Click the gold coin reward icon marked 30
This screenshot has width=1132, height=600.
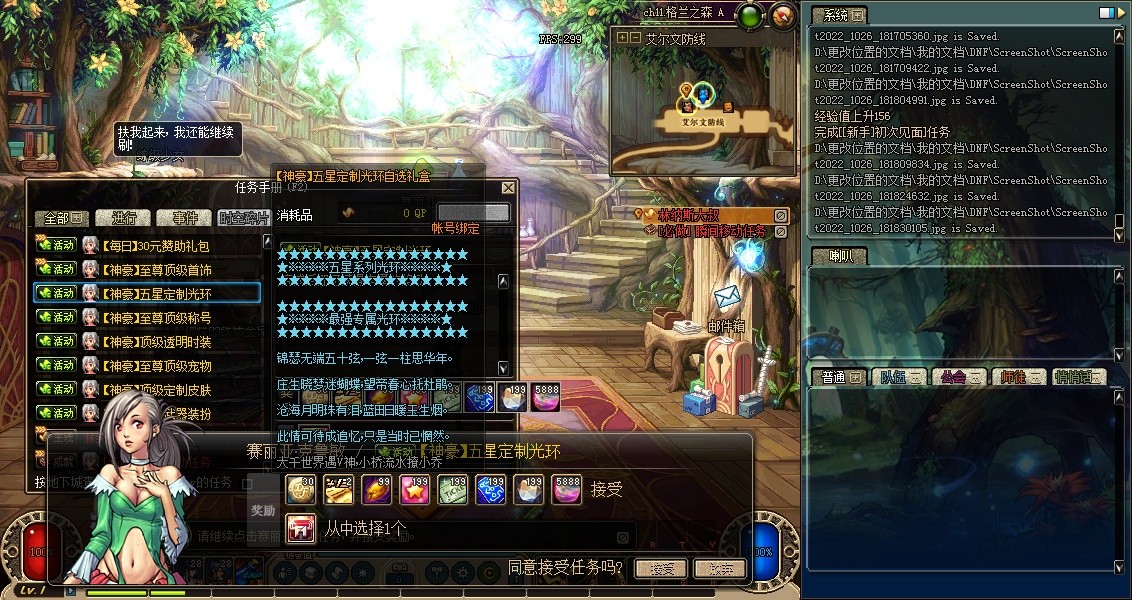click(300, 489)
